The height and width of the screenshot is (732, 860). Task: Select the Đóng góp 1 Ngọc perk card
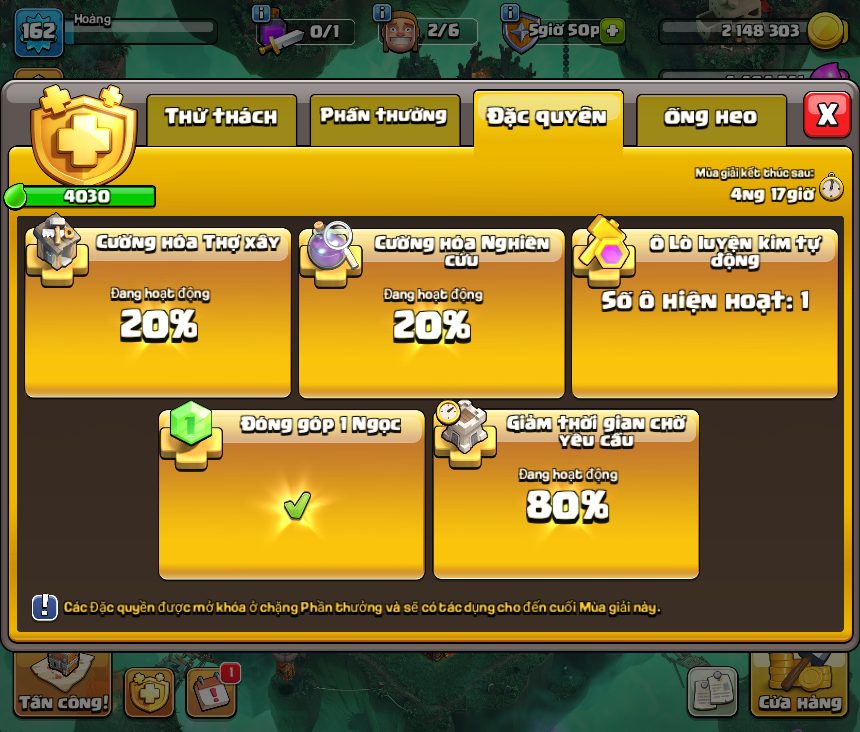(x=291, y=494)
